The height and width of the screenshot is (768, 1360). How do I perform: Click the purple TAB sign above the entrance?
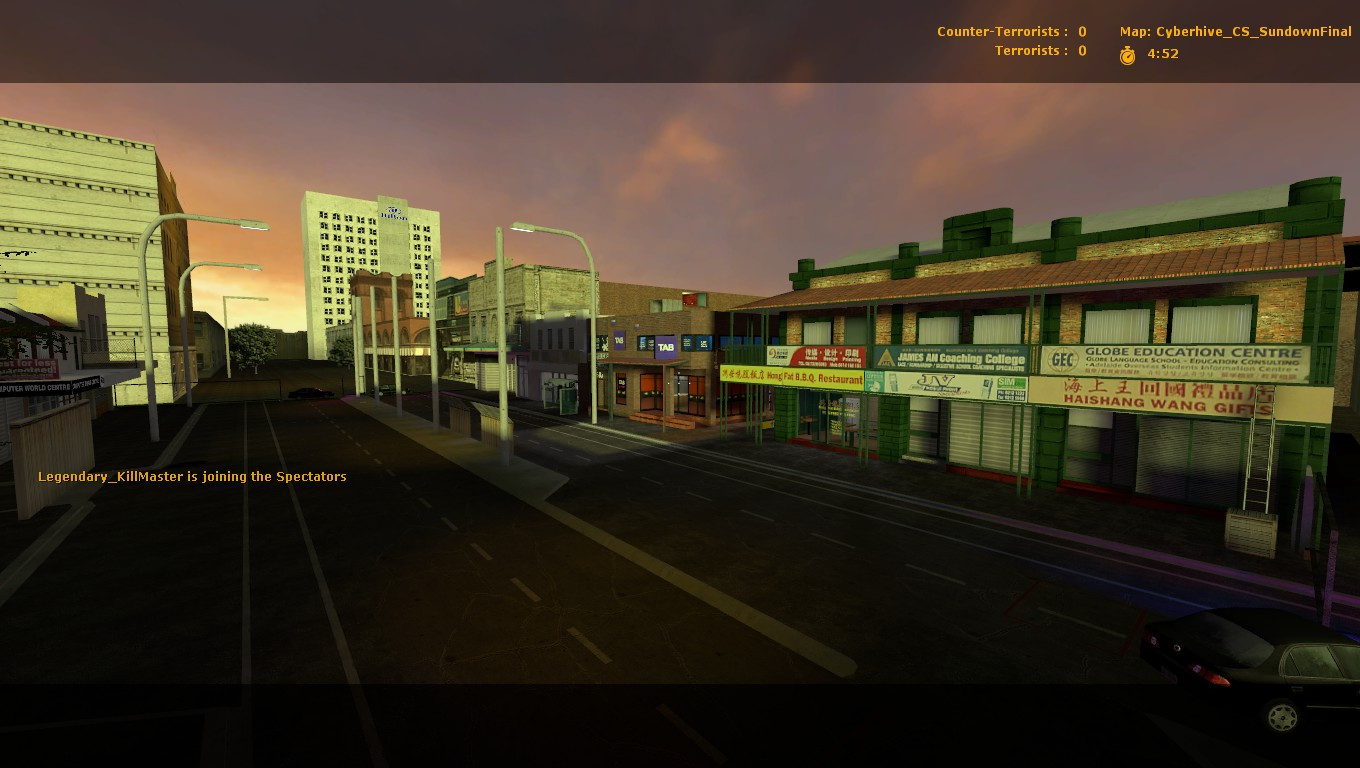pyautogui.click(x=665, y=346)
